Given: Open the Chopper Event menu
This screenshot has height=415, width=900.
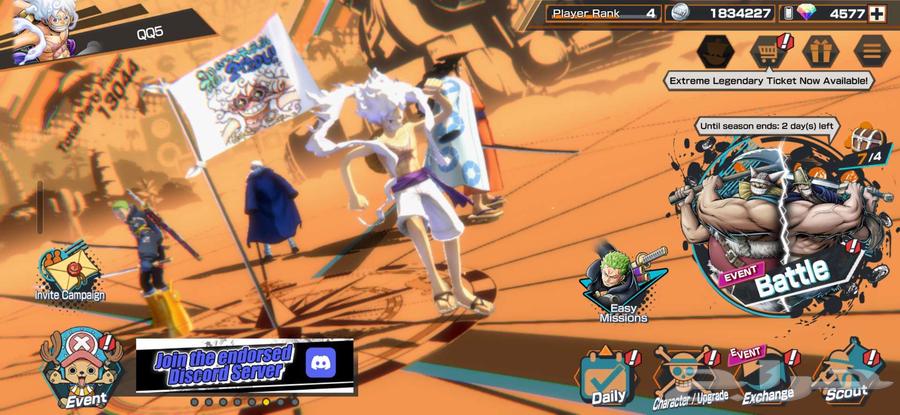Looking at the screenshot, I should pos(75,368).
